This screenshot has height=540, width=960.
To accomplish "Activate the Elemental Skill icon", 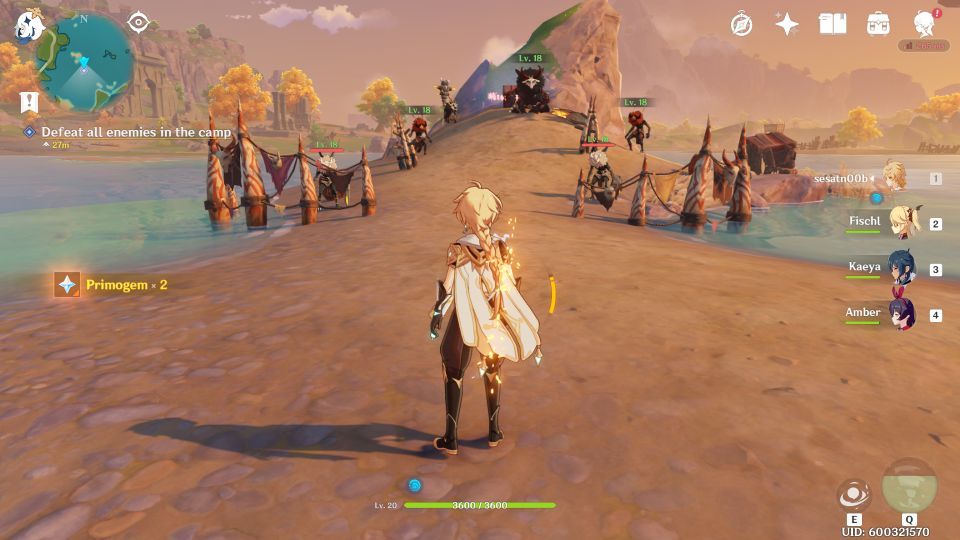I will pos(854,495).
